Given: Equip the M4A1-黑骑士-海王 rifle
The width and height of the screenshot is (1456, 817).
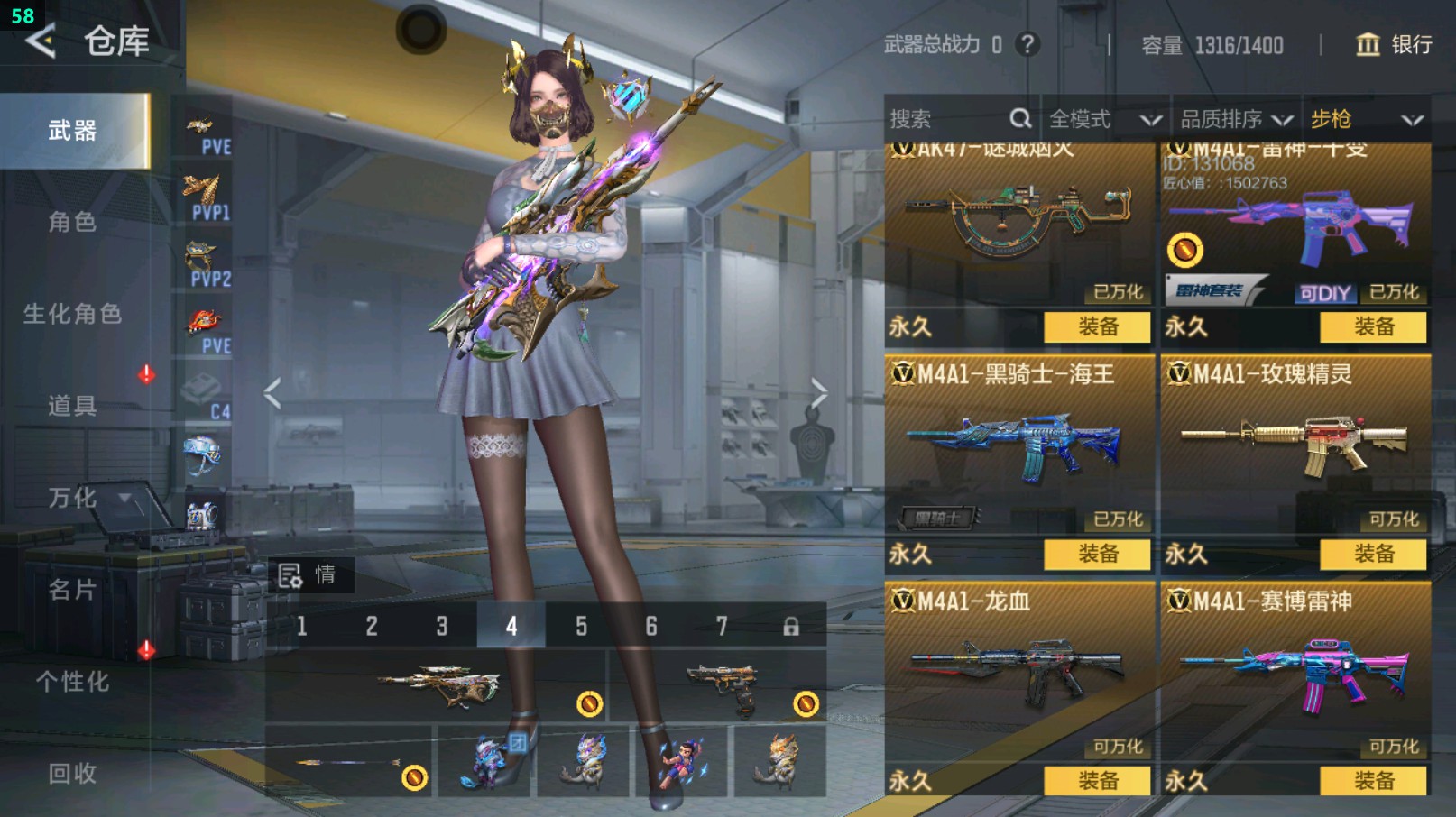Looking at the screenshot, I should 1097,554.
